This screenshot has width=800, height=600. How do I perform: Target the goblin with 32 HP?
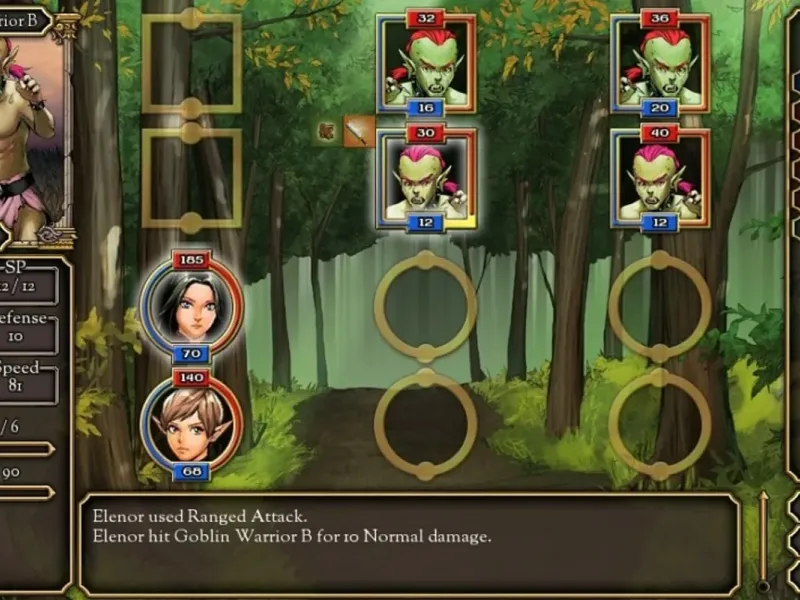coord(427,64)
